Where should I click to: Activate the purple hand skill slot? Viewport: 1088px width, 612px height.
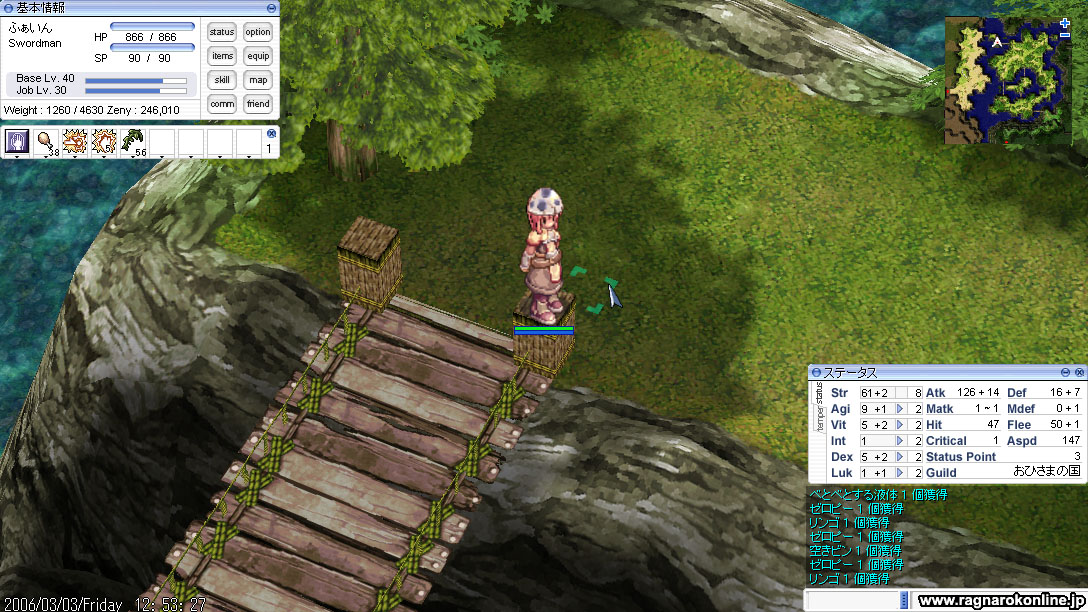point(17,142)
